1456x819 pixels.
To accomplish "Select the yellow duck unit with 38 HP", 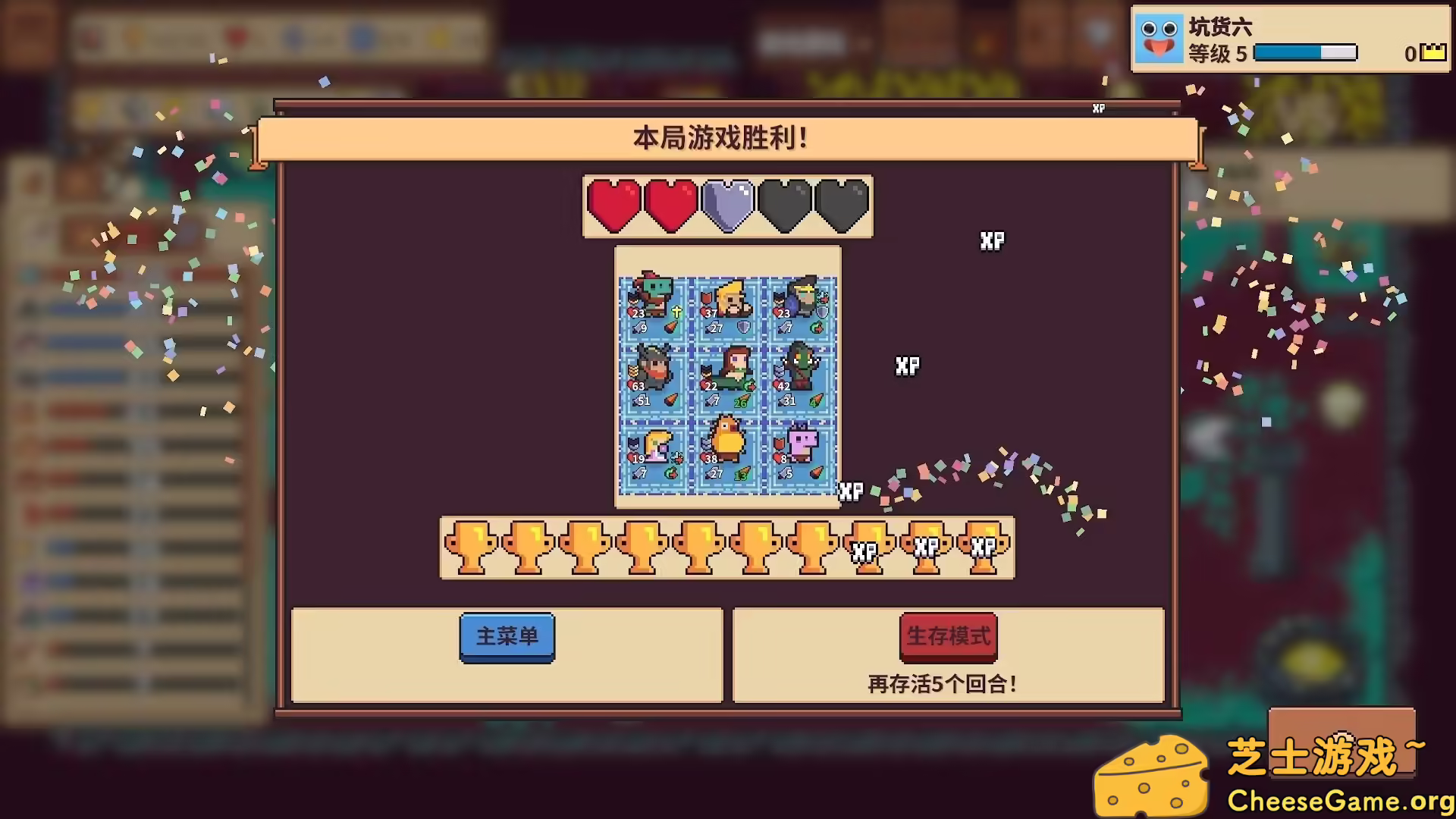I will click(726, 449).
